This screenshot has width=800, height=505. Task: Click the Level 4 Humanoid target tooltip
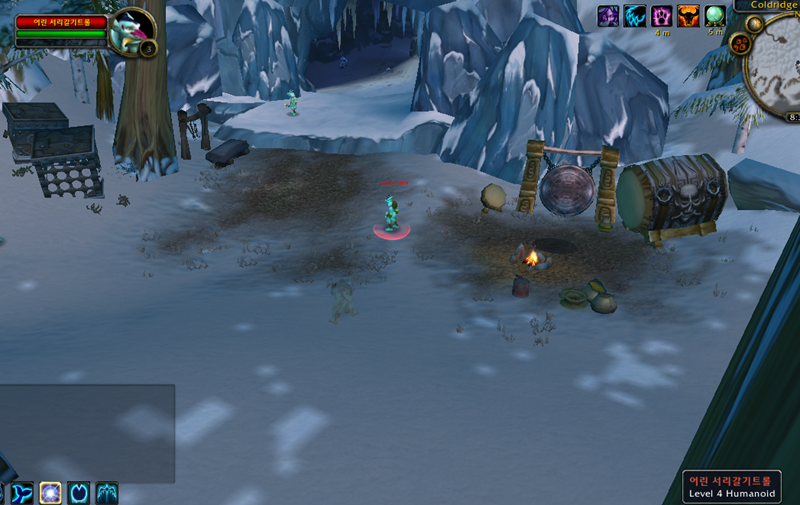pyautogui.click(x=734, y=487)
